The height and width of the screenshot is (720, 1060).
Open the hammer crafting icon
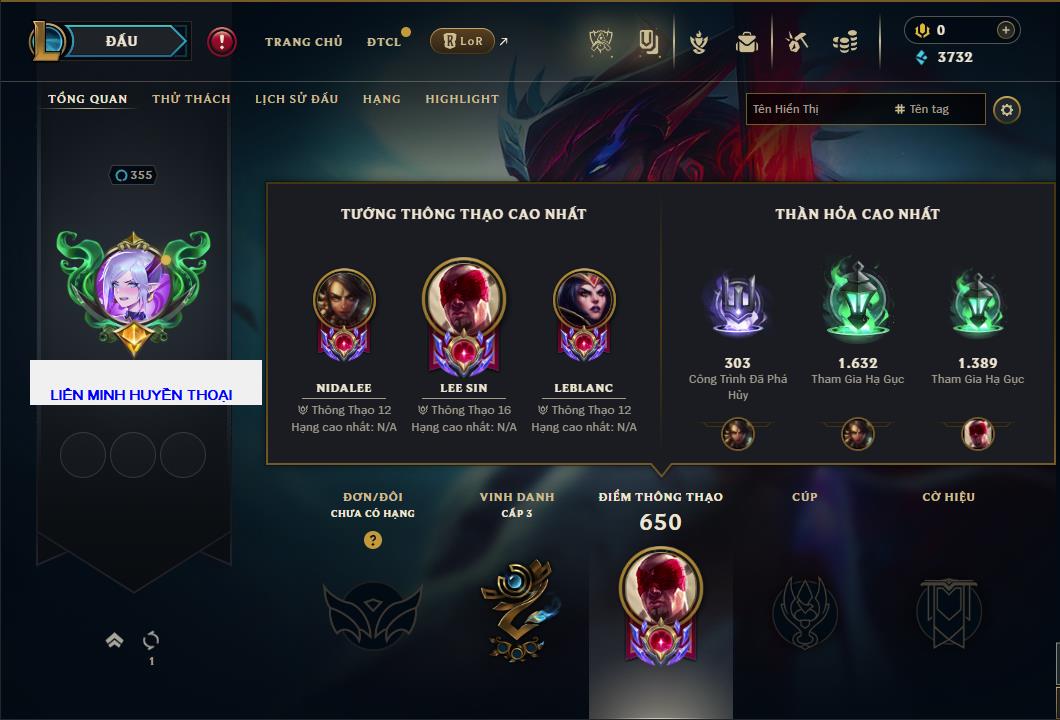click(796, 42)
